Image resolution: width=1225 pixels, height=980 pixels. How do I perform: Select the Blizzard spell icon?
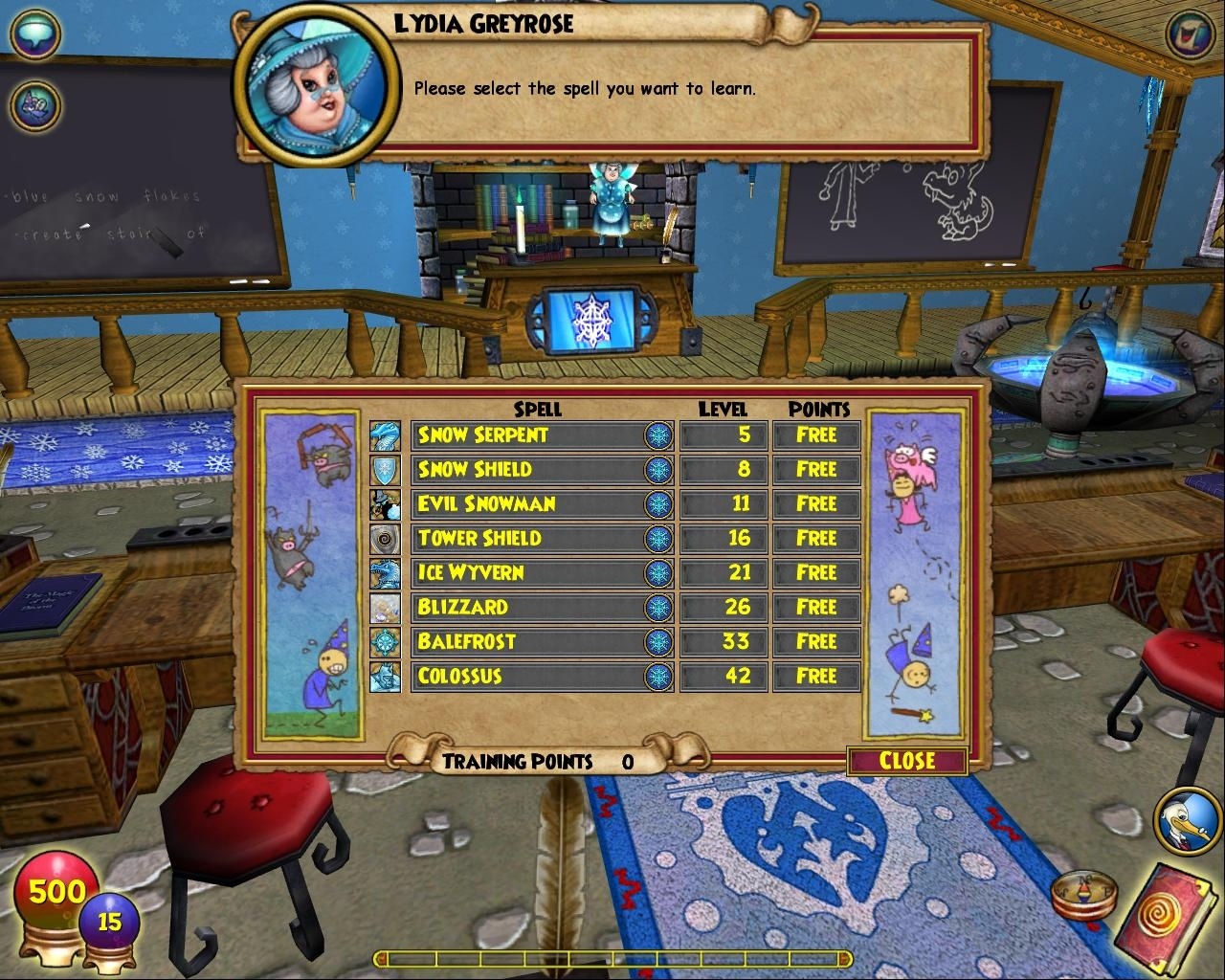[x=386, y=608]
